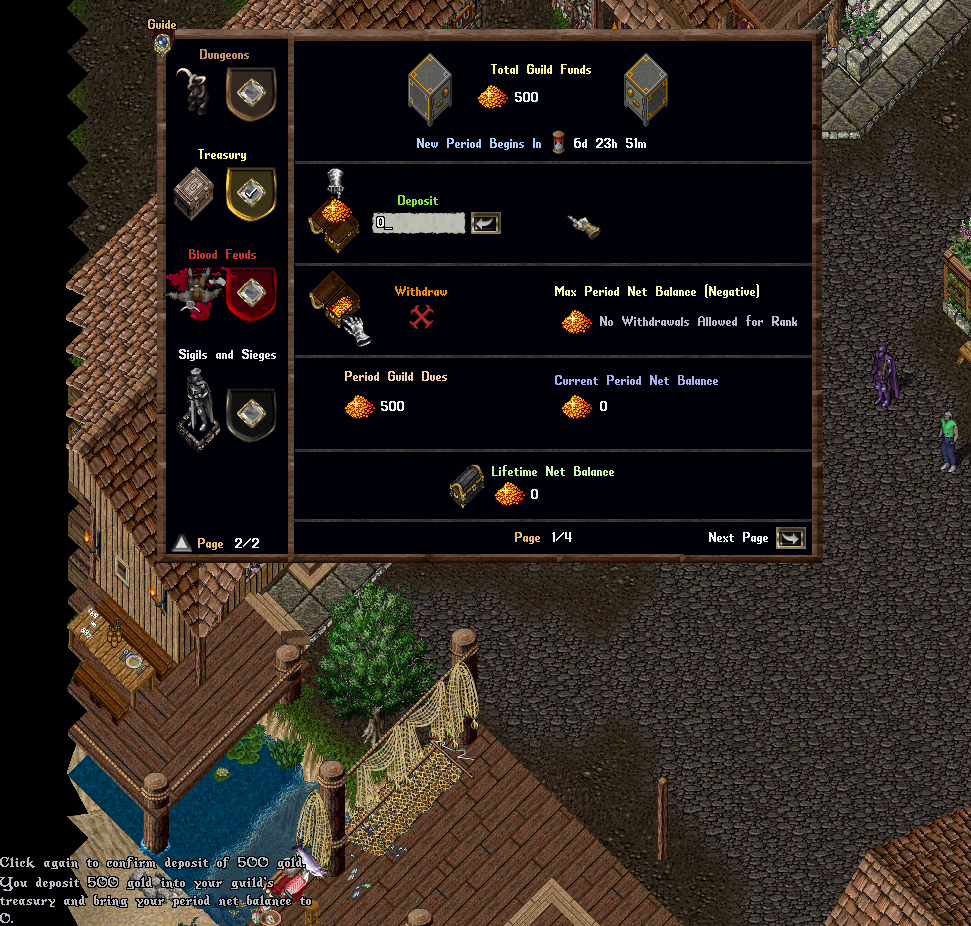Click the previous page triangle arrow
The width and height of the screenshot is (971, 926).
pyautogui.click(x=181, y=543)
